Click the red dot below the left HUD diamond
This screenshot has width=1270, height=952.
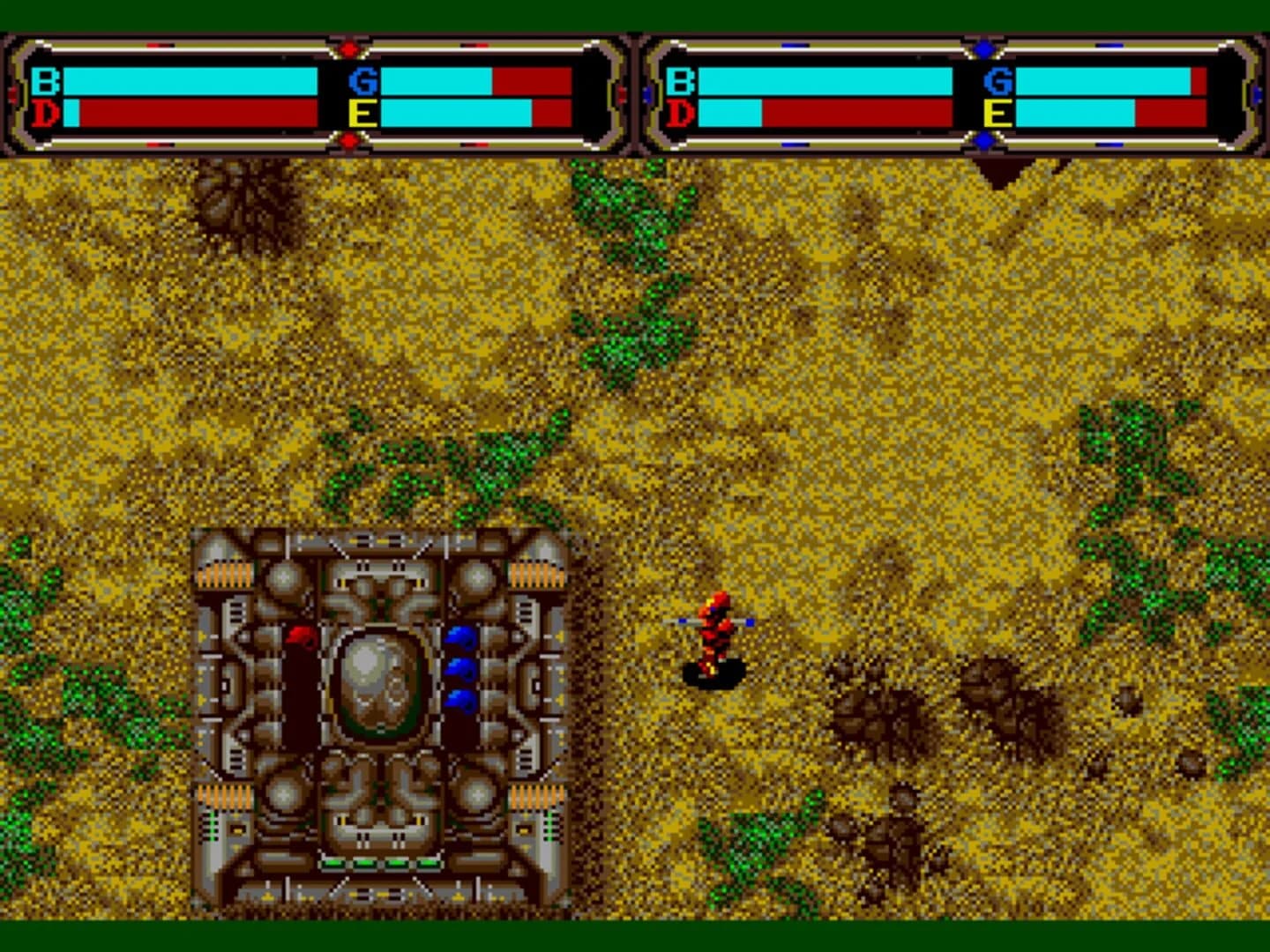(350, 141)
